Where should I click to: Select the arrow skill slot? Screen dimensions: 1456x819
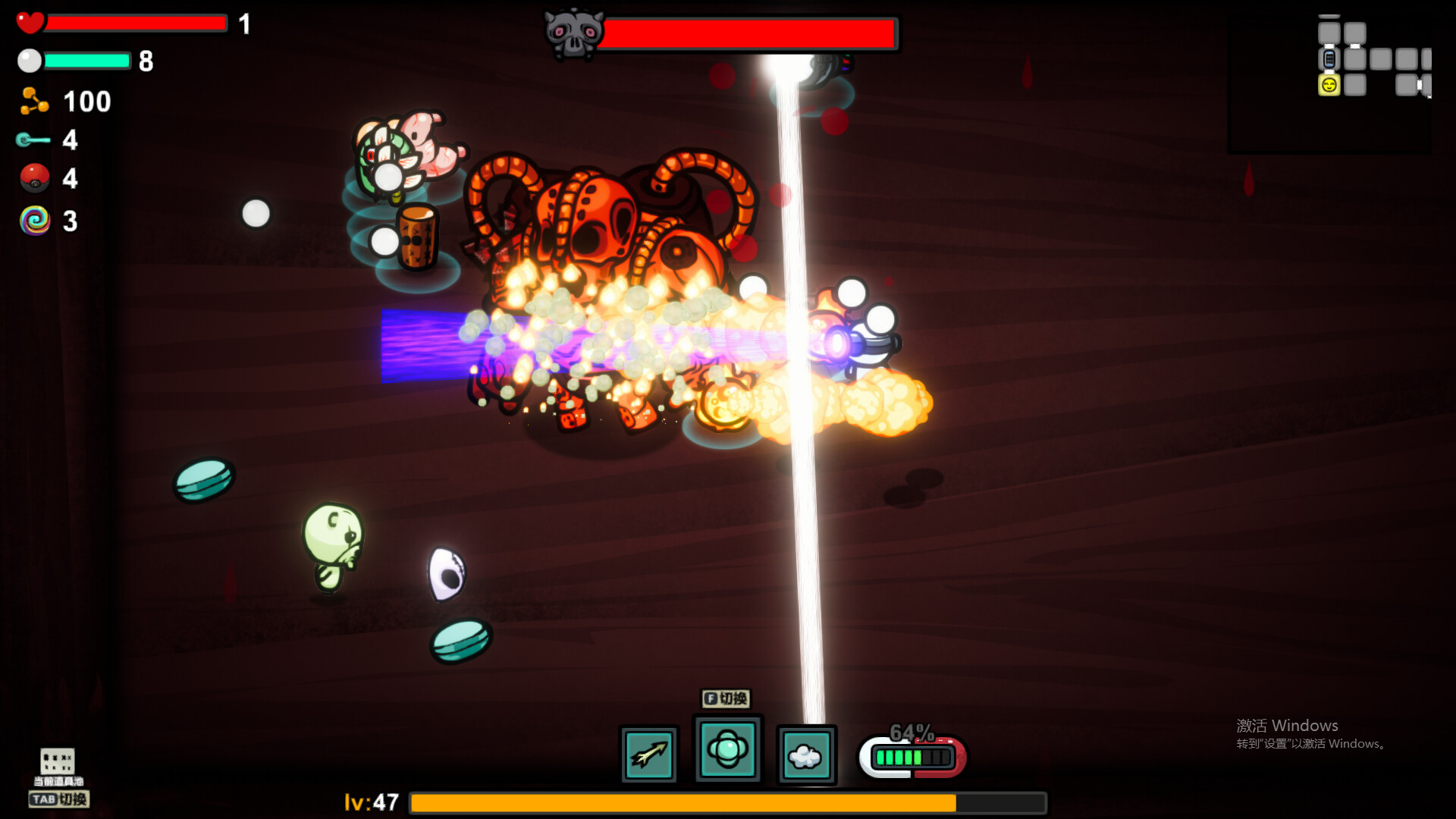pyautogui.click(x=648, y=755)
